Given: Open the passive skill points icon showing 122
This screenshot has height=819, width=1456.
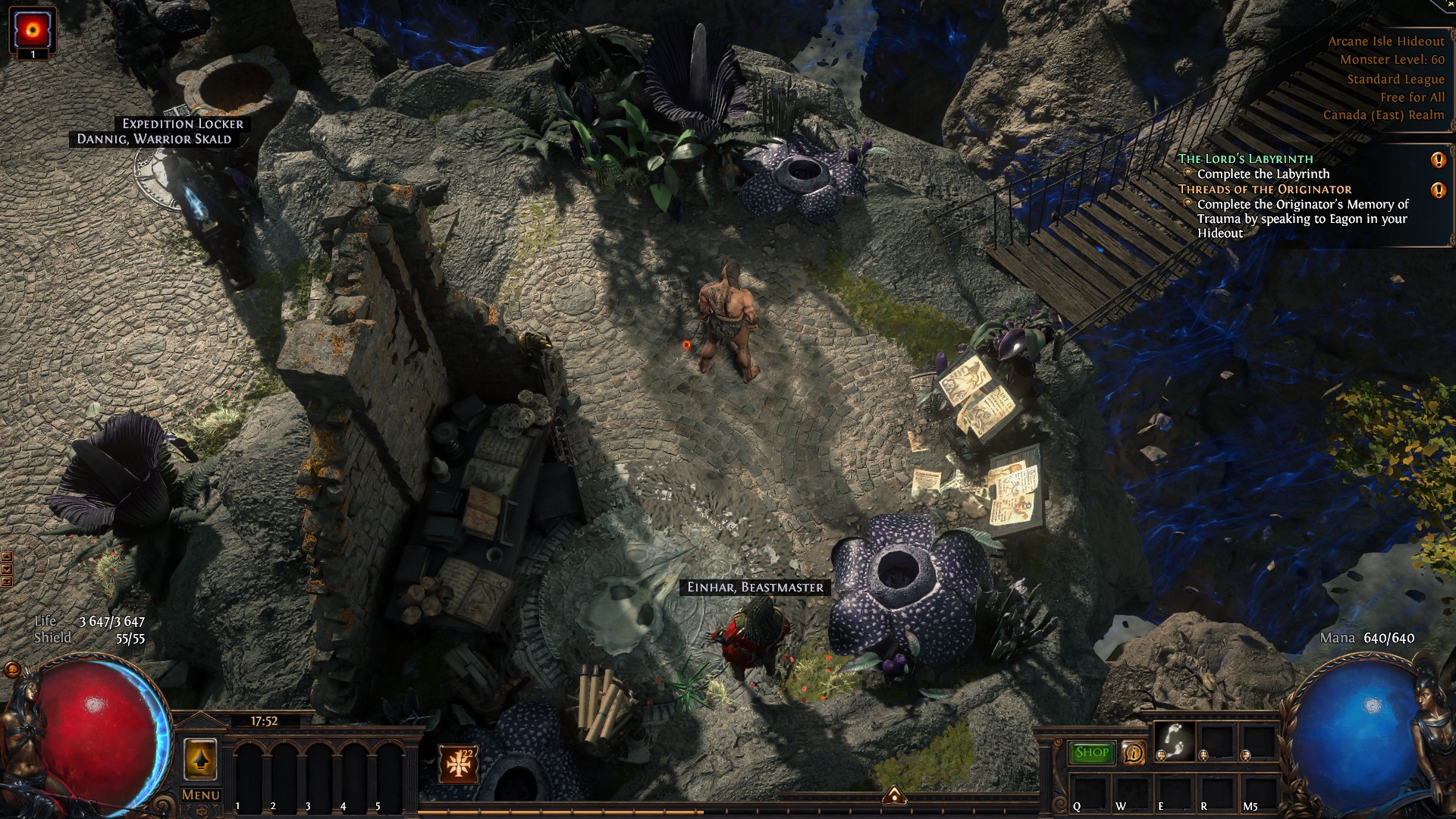Looking at the screenshot, I should pos(459,764).
